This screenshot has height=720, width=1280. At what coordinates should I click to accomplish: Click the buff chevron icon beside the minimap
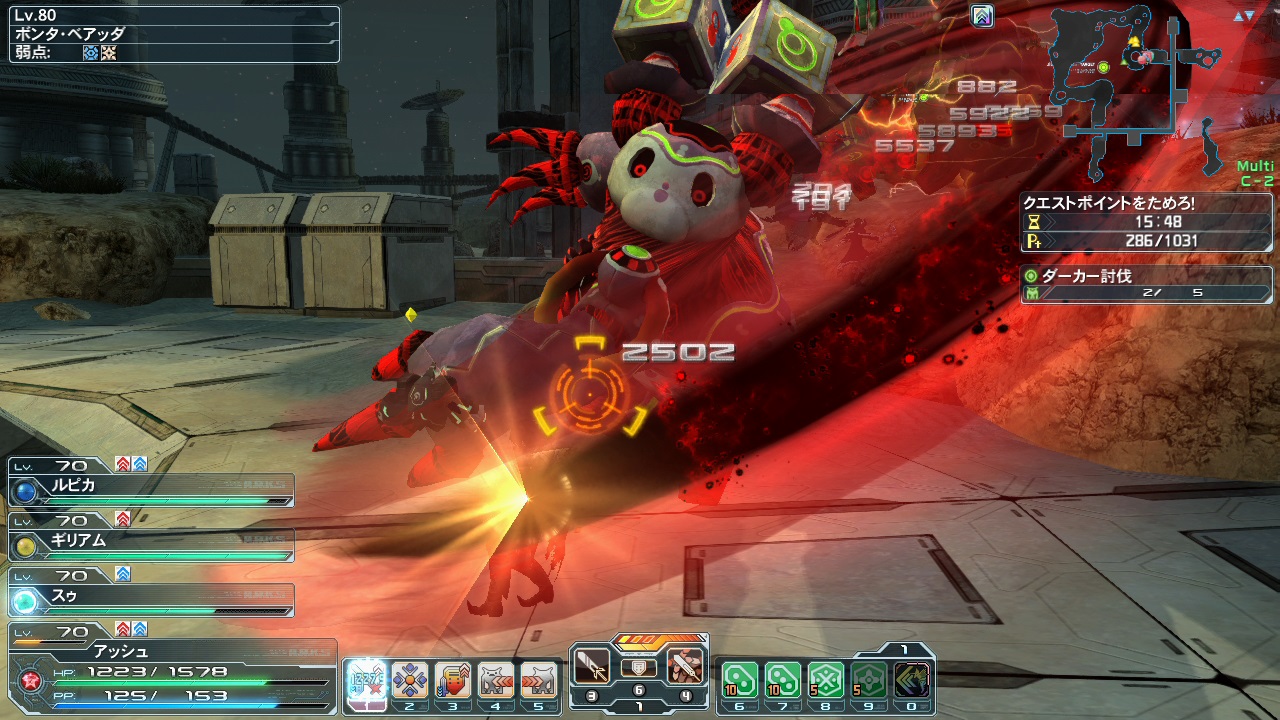click(982, 16)
